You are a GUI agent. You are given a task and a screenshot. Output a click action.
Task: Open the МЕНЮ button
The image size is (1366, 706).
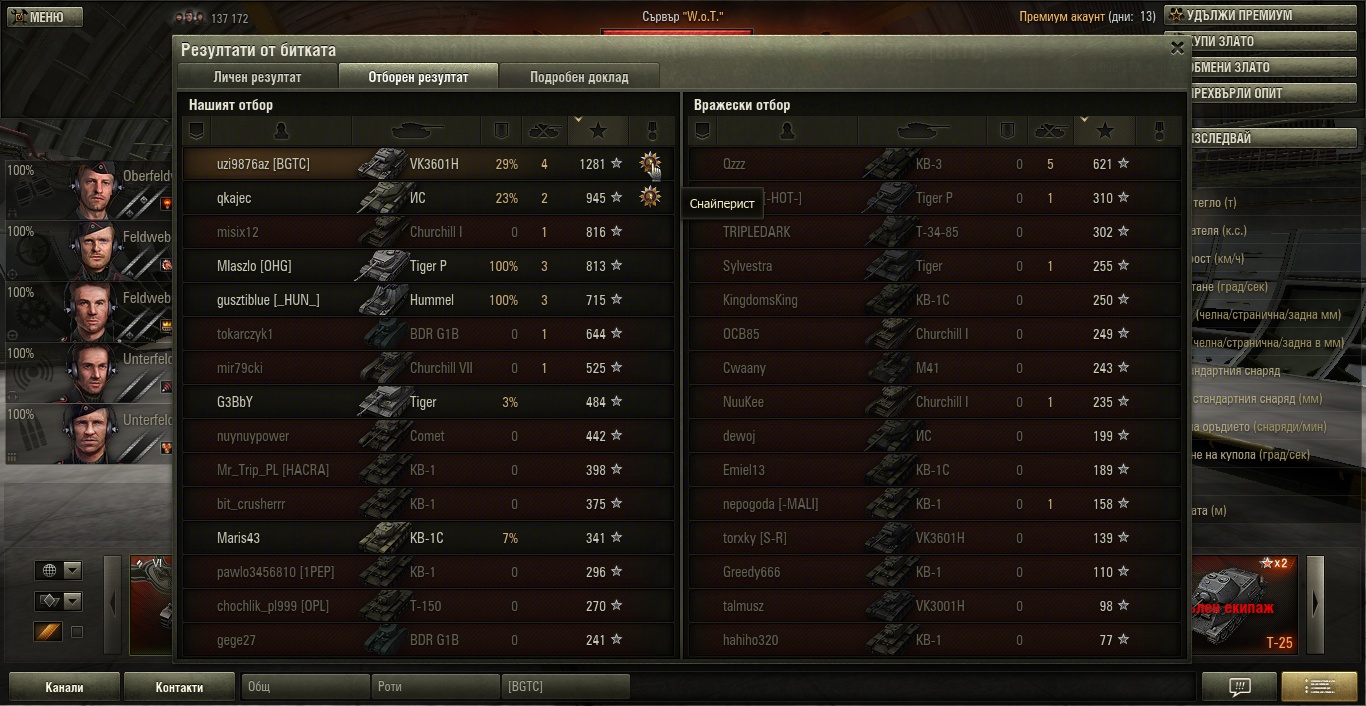point(42,17)
